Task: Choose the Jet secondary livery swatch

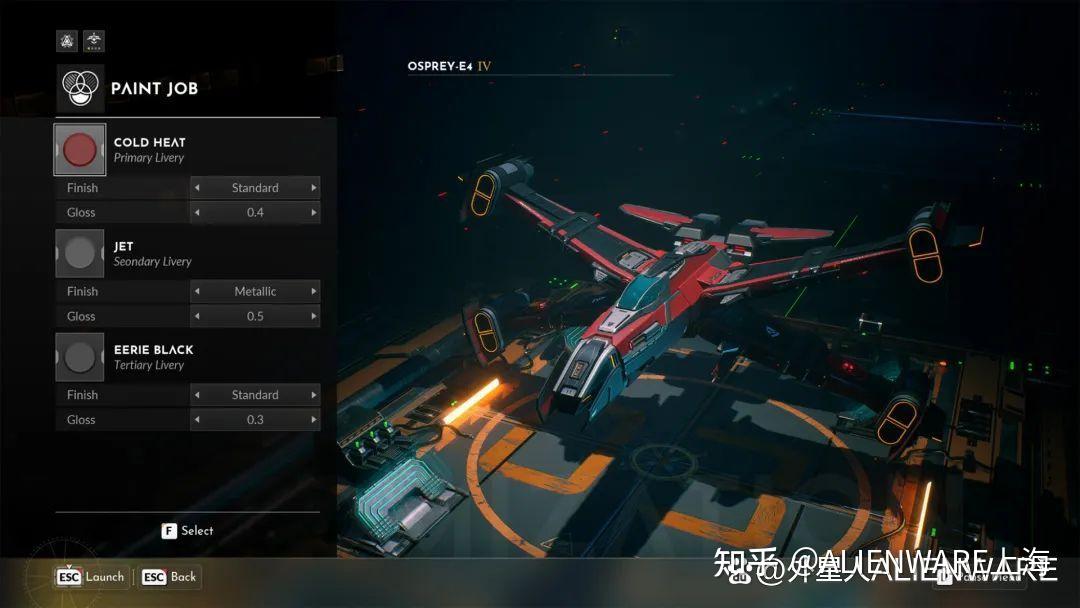Action: point(79,254)
